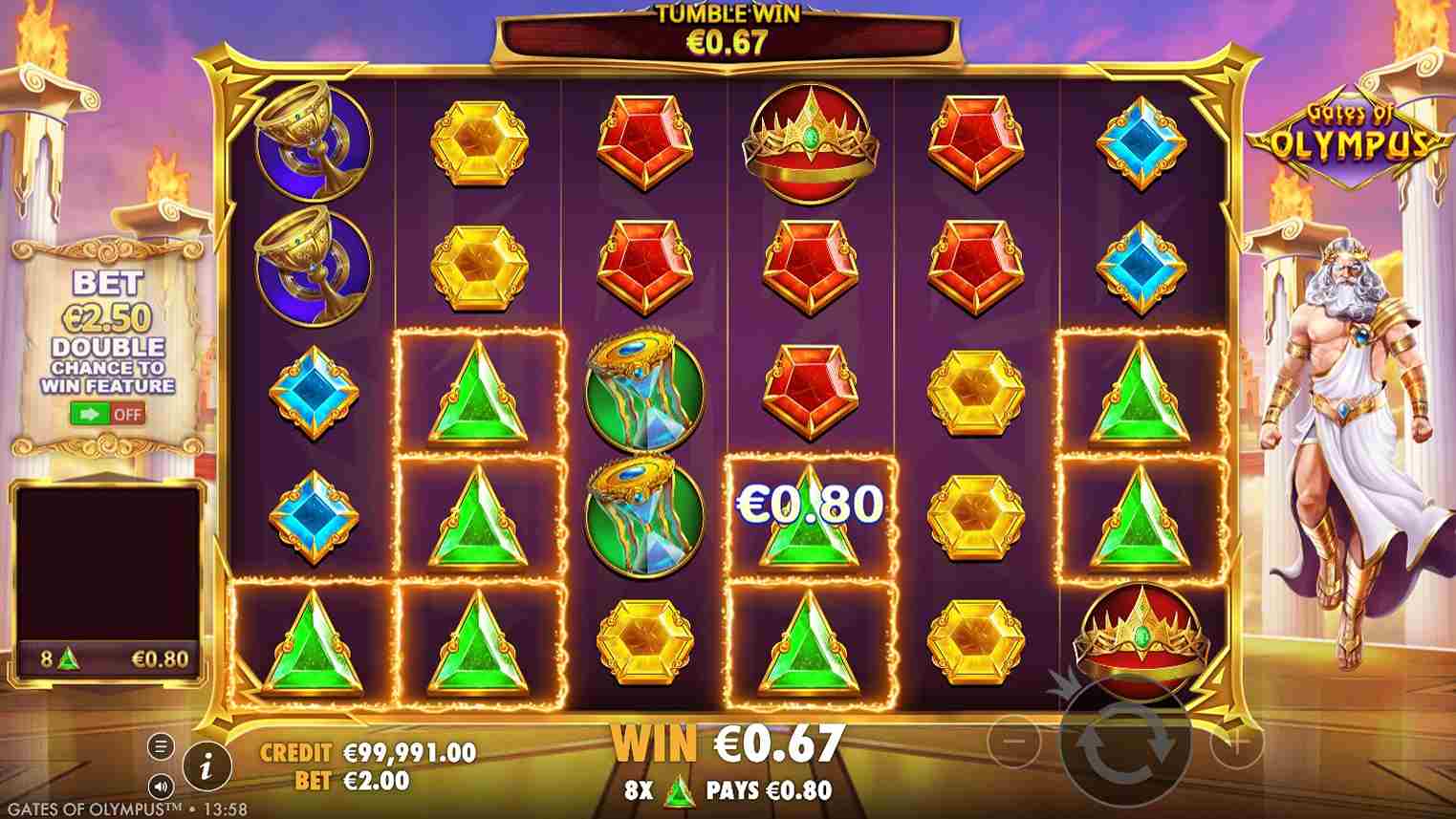Increase the bet with the plus button
1456x819 pixels.
pos(1236,740)
